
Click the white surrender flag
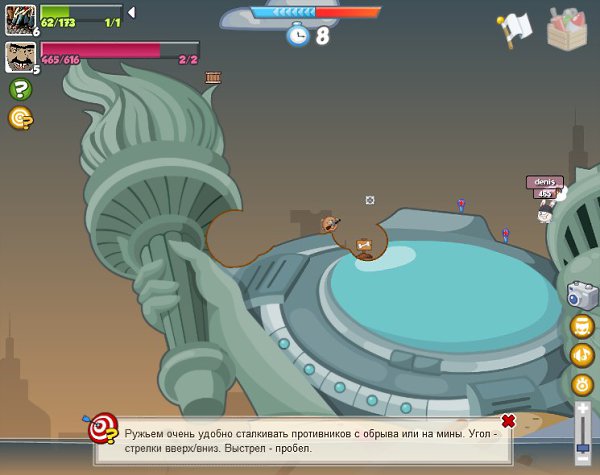point(514,30)
